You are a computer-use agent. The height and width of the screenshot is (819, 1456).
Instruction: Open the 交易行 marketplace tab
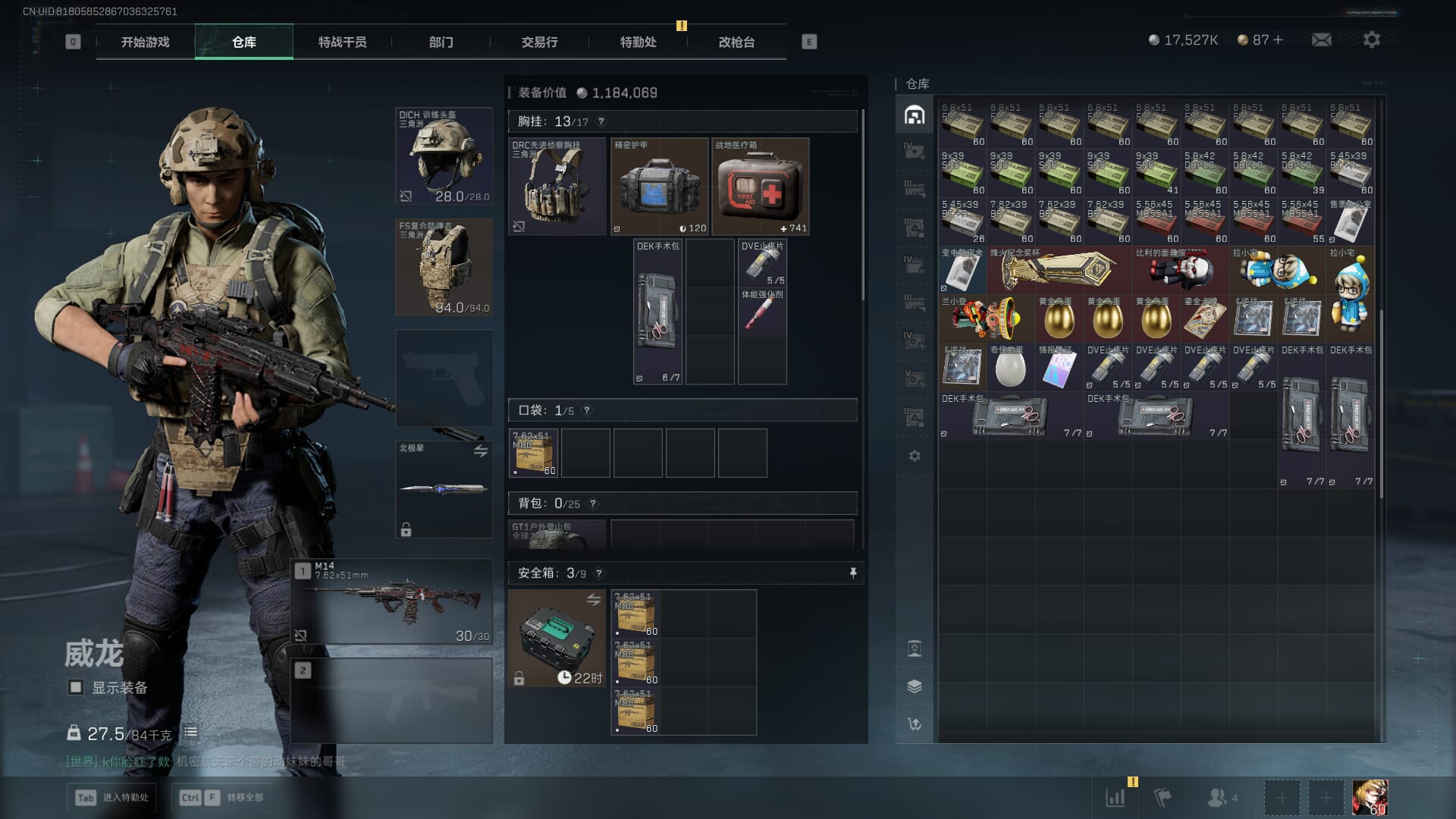539,42
